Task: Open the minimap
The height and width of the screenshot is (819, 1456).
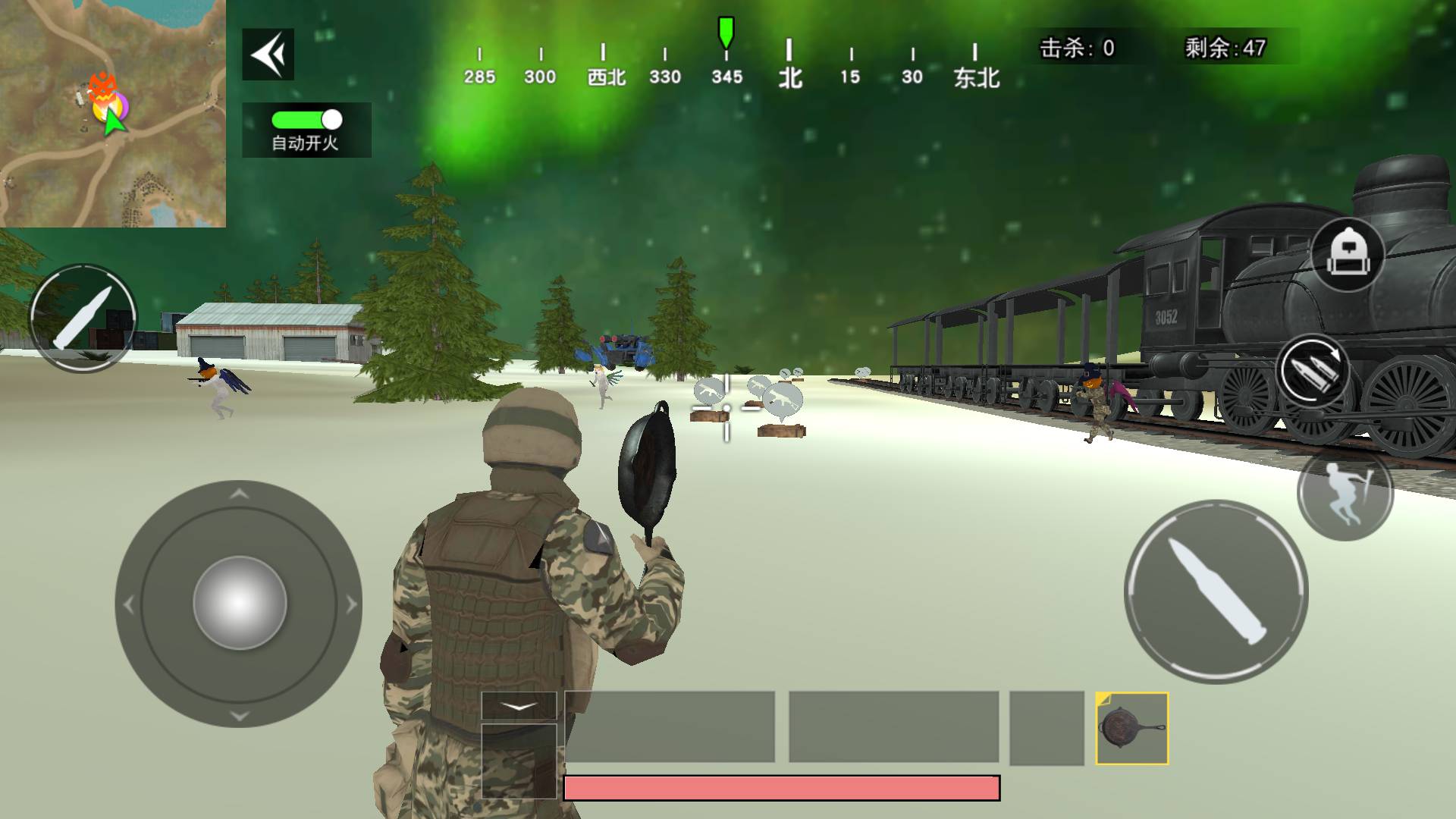Action: pos(112,113)
